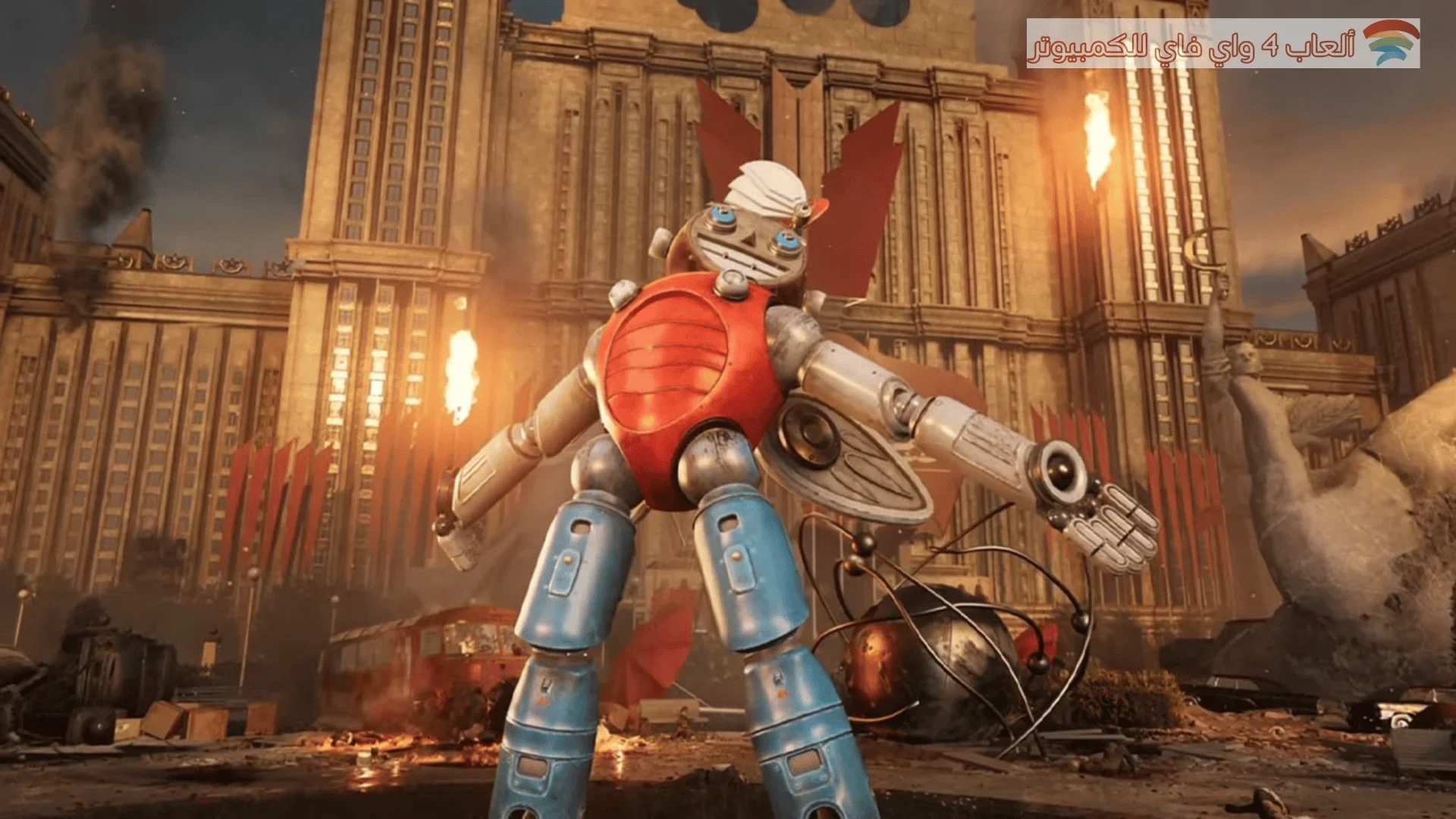Viewport: 1456px width, 819px height.
Task: Click the Arabic channel watermark banner
Action: pyautogui.click(x=1222, y=44)
